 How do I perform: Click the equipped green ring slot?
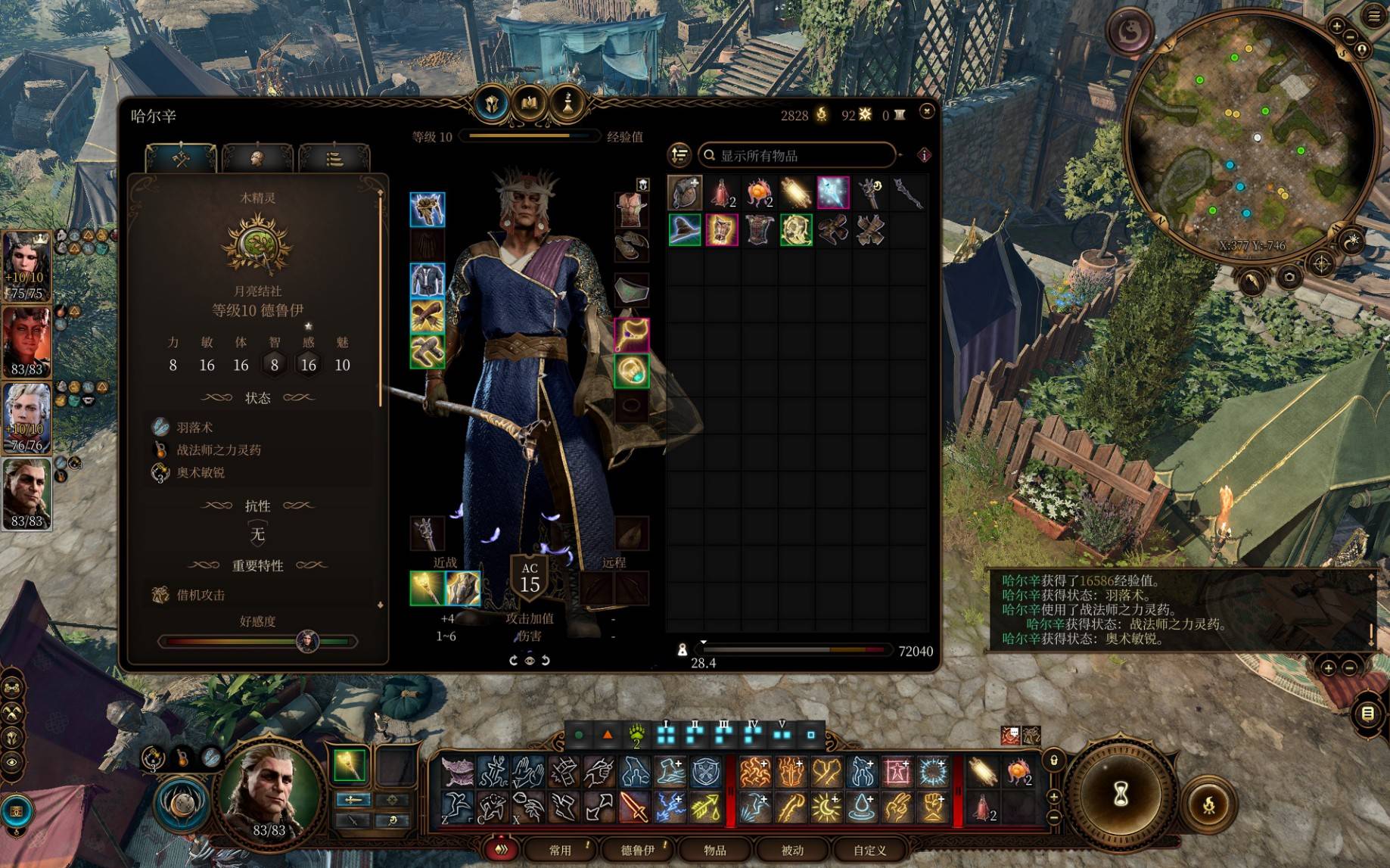click(x=631, y=371)
